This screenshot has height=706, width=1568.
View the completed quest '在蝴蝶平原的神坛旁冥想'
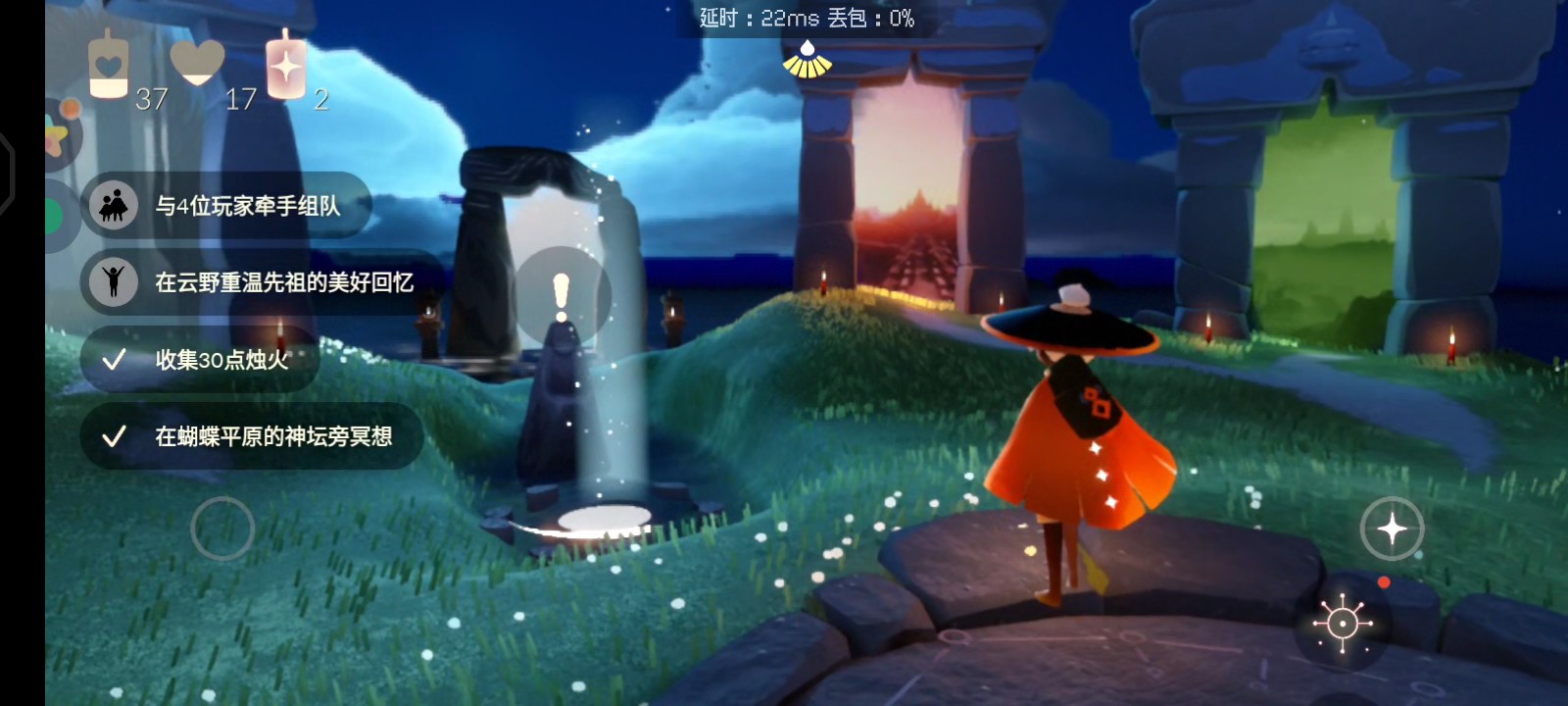272,436
